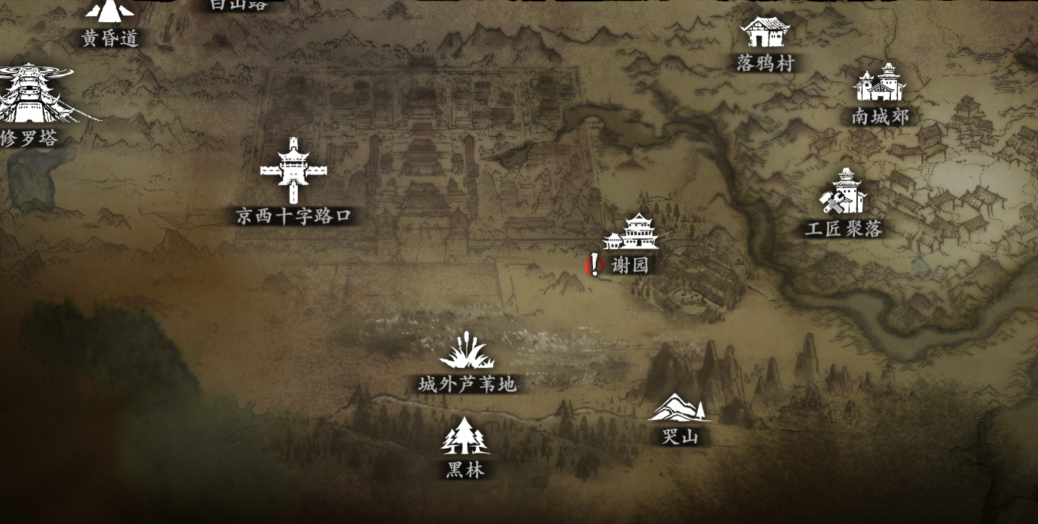
Task: Travel to 京西十字路口 crossroads marker
Action: [x=293, y=172]
